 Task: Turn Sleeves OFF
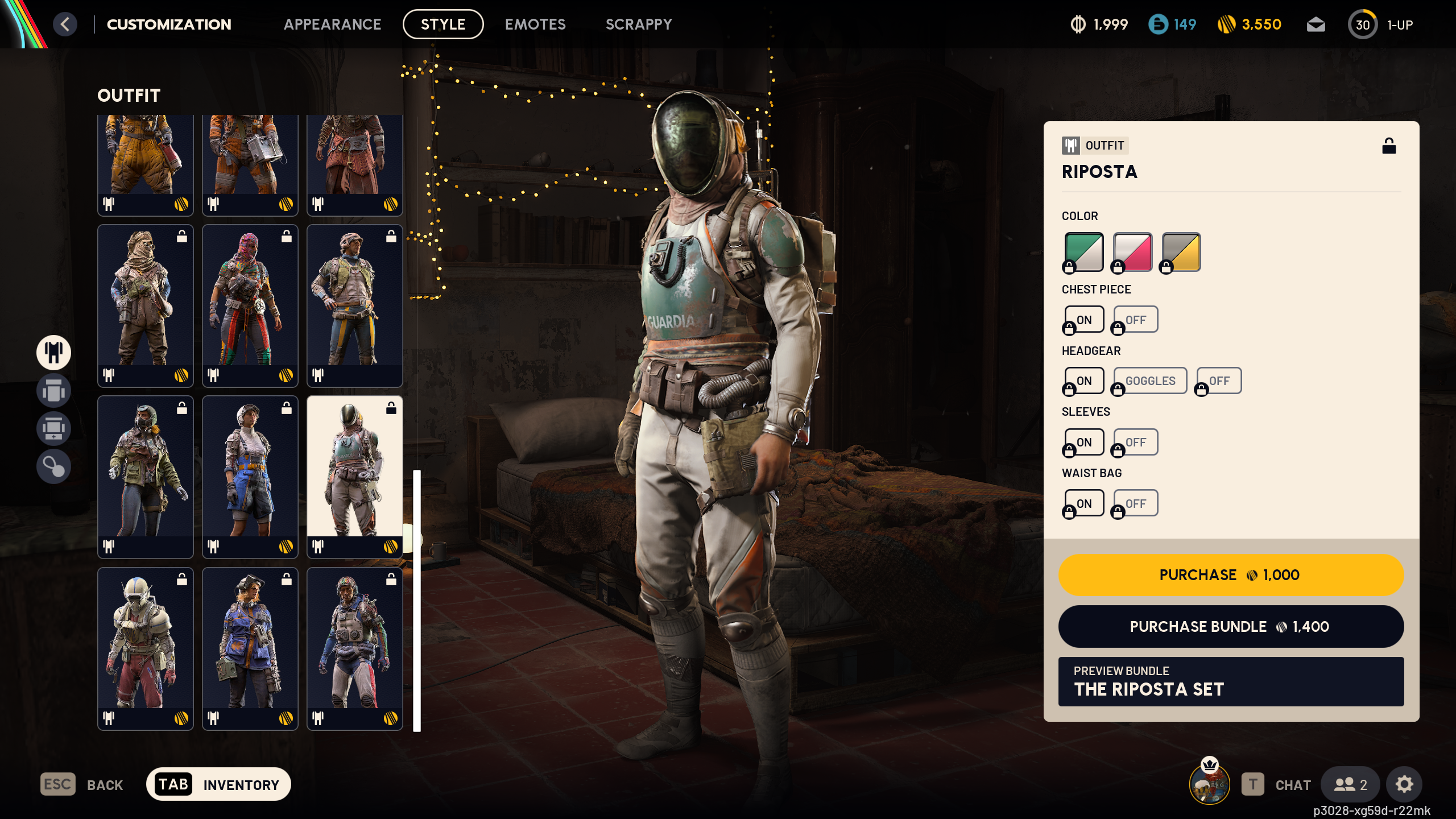(1135, 441)
